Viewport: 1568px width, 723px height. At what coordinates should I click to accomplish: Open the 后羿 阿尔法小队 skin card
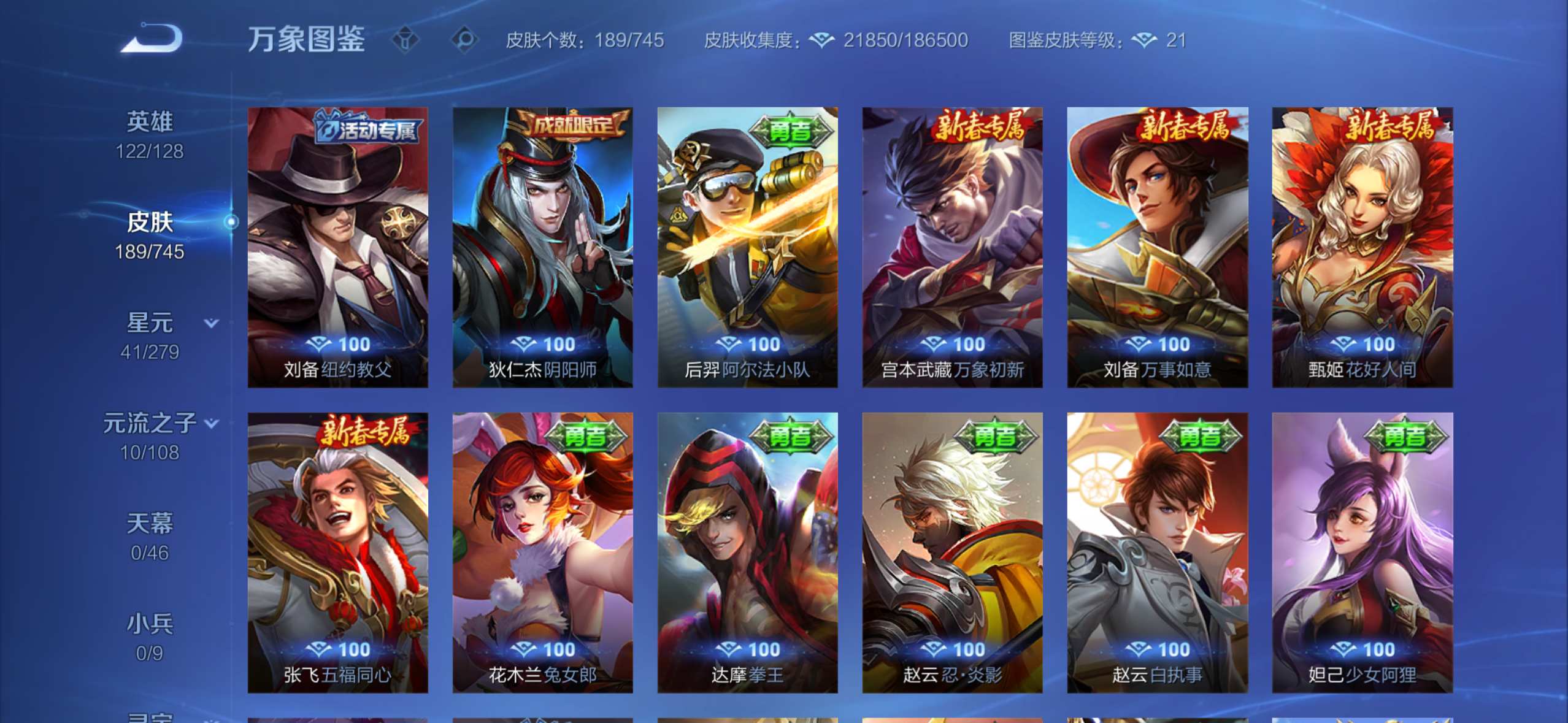click(747, 247)
